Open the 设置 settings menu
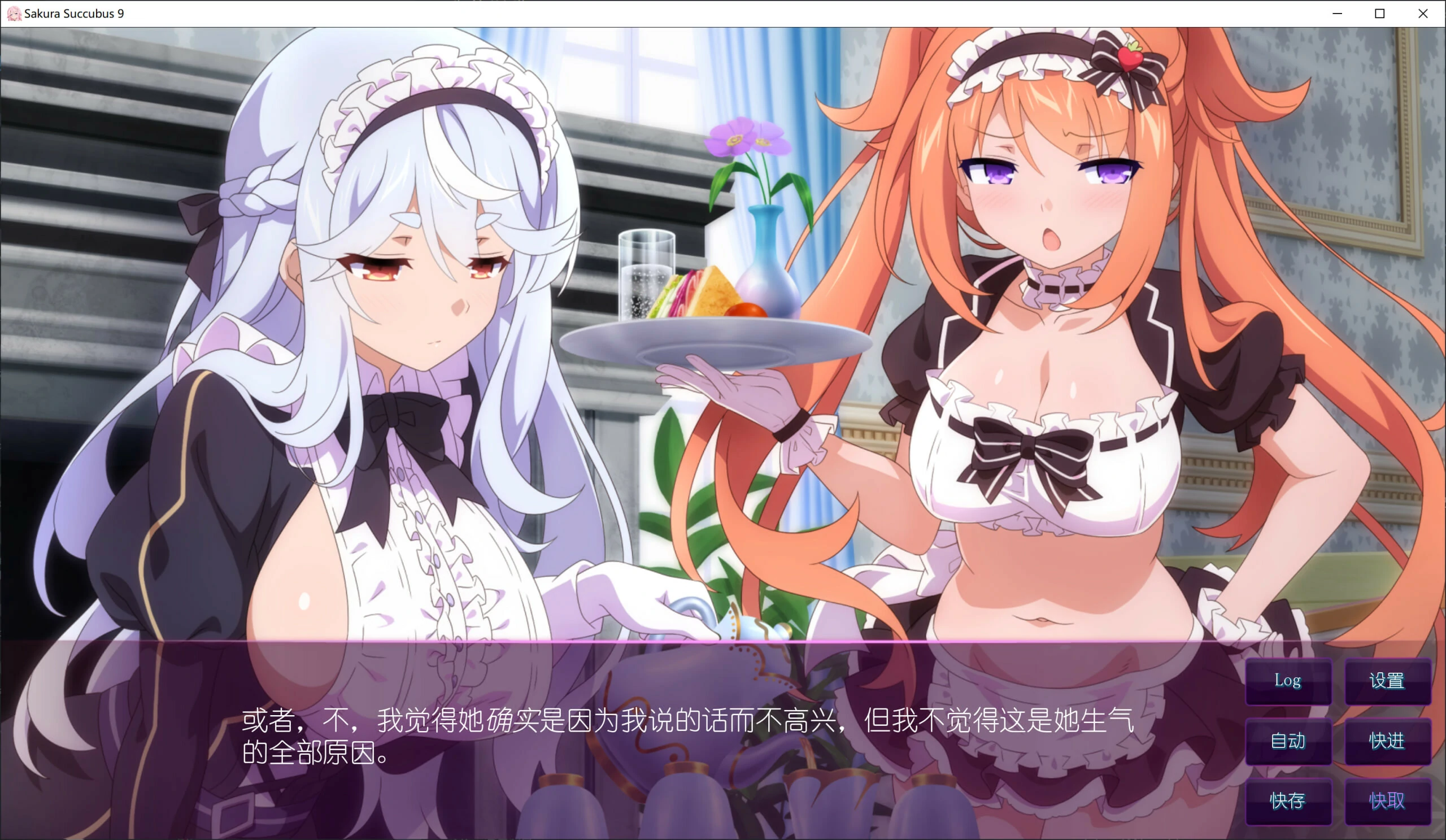This screenshot has height=840, width=1446. coord(1388,681)
